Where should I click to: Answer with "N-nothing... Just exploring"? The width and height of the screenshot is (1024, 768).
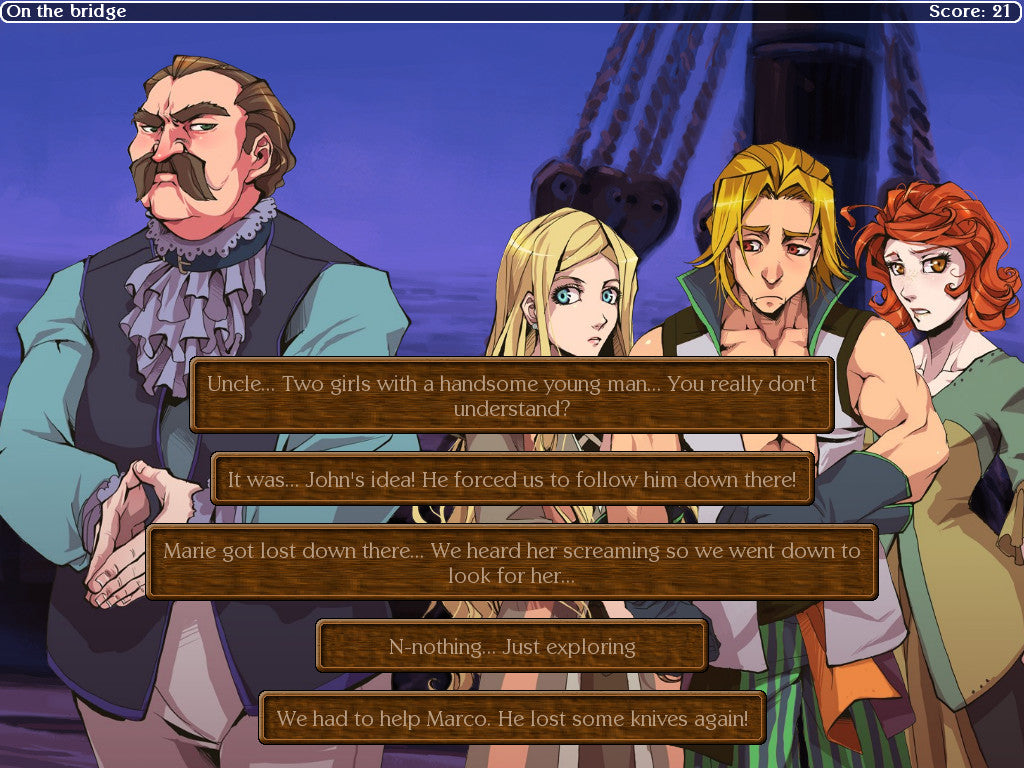[x=511, y=646]
